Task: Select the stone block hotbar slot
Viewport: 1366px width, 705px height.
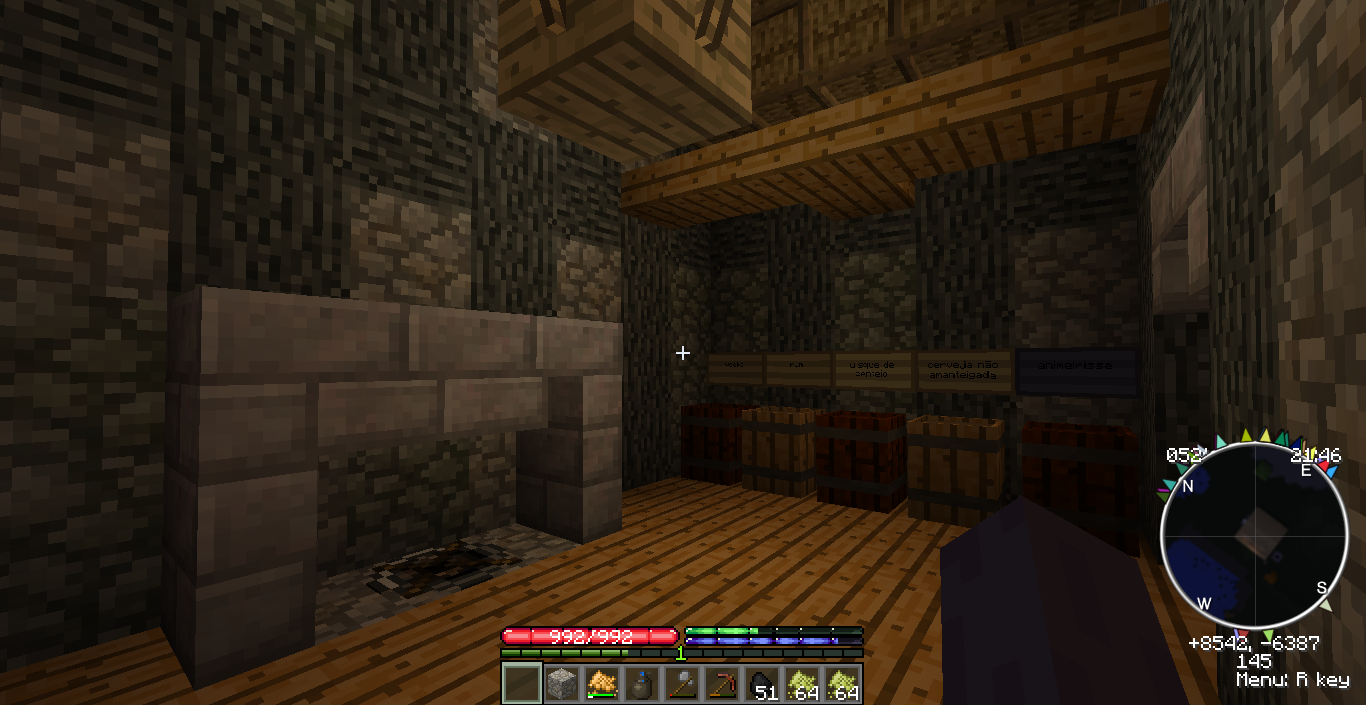Action: pyautogui.click(x=561, y=684)
